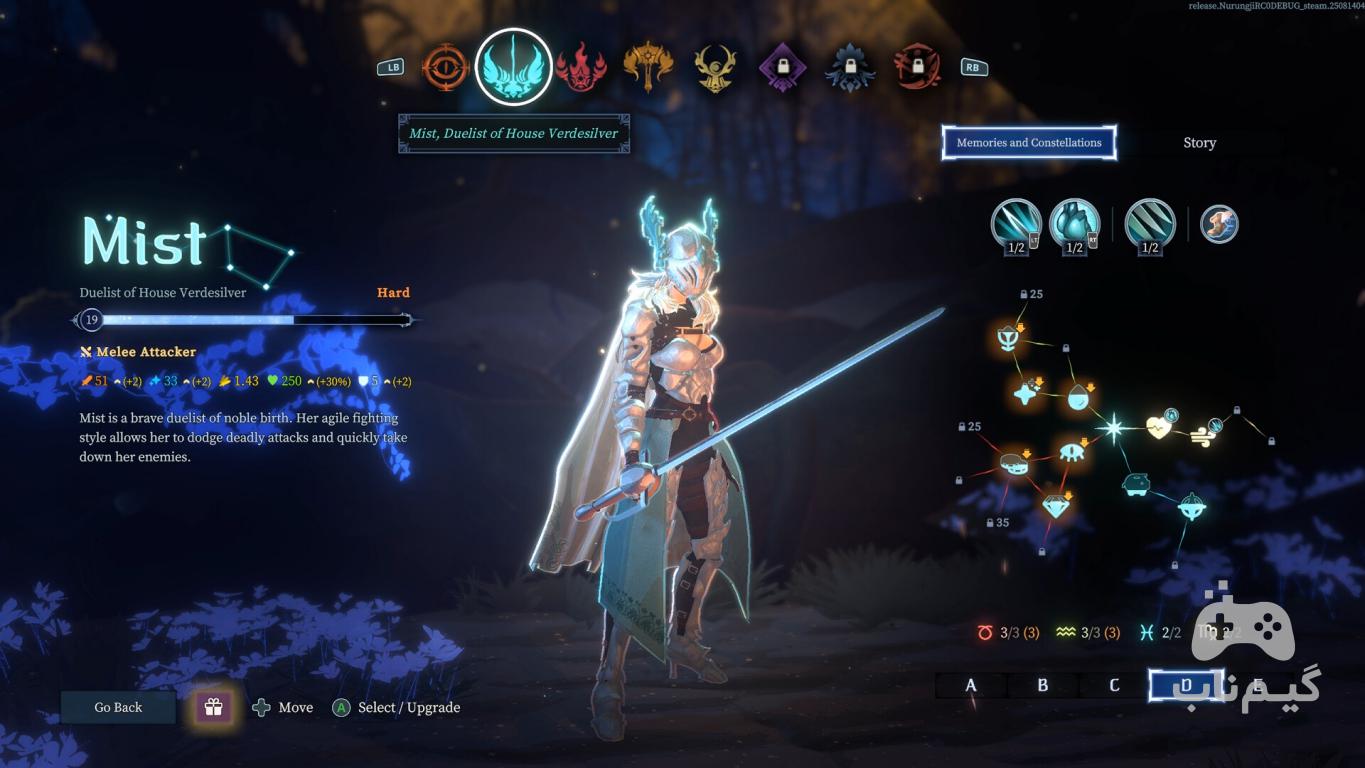Select the Memories and Constellations tab
The height and width of the screenshot is (768, 1365).
[1029, 143]
